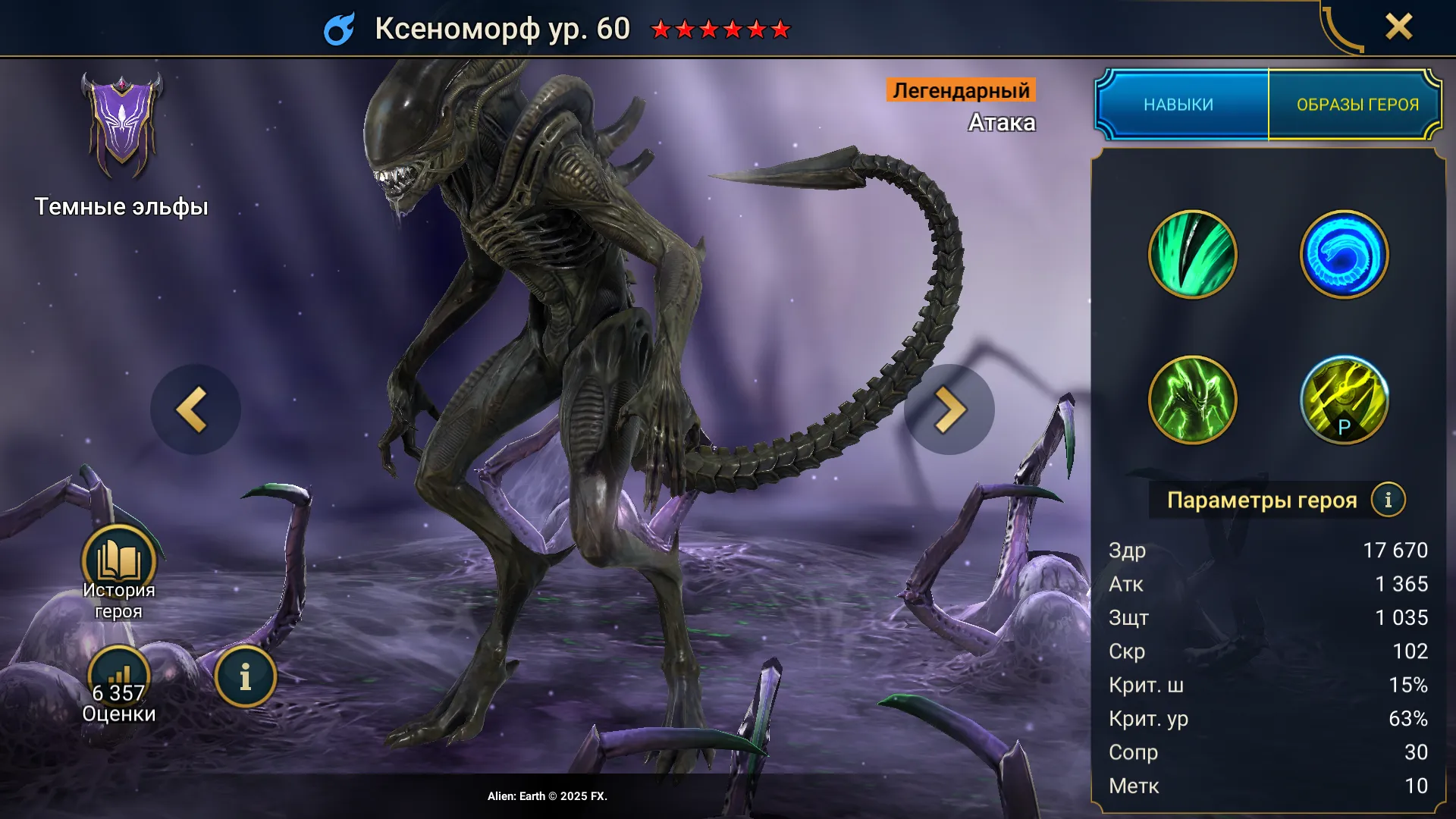Select the yellow passive skill icon
1456x819 pixels.
[x=1344, y=400]
